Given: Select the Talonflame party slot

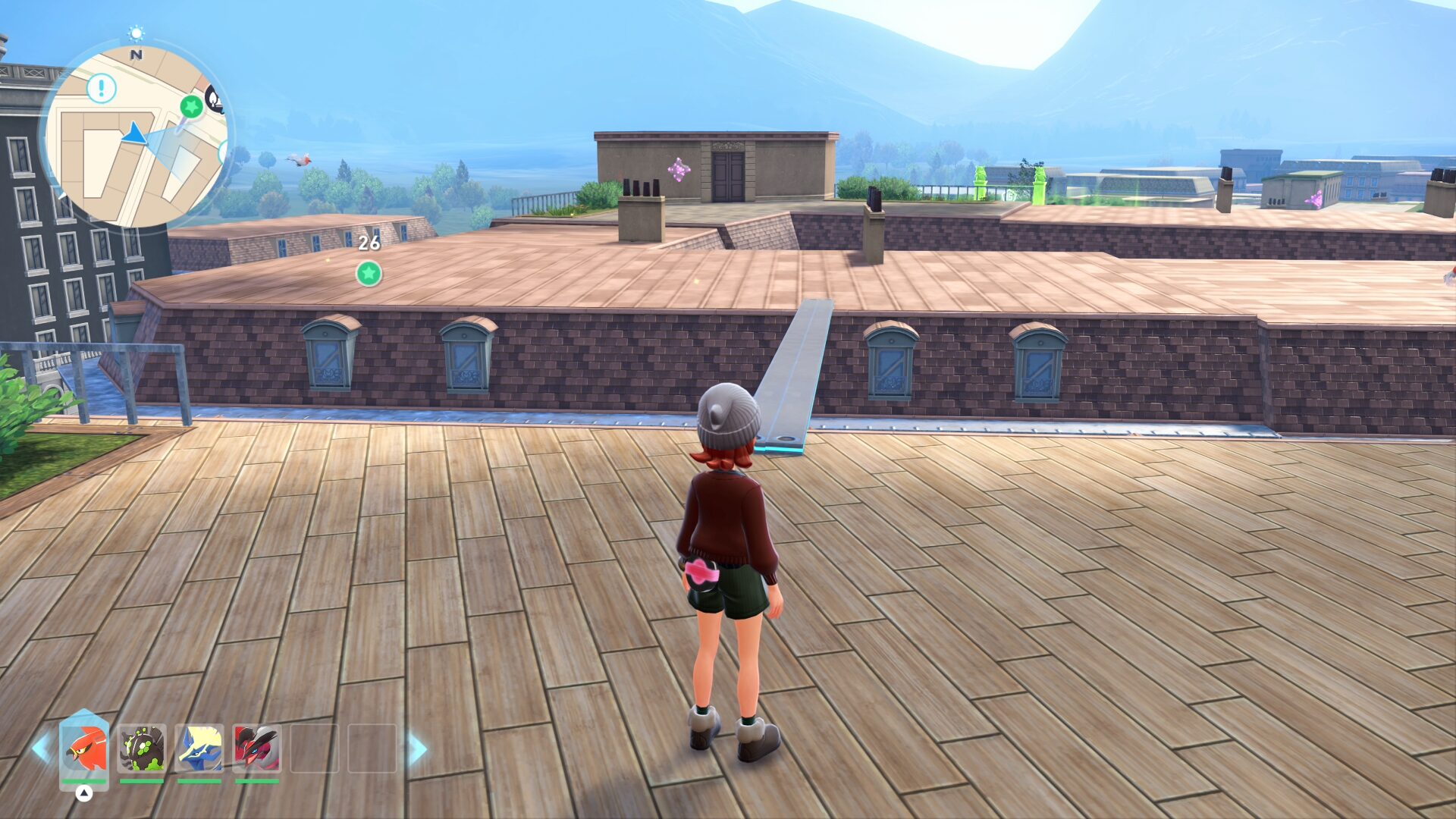Looking at the screenshot, I should click(84, 748).
